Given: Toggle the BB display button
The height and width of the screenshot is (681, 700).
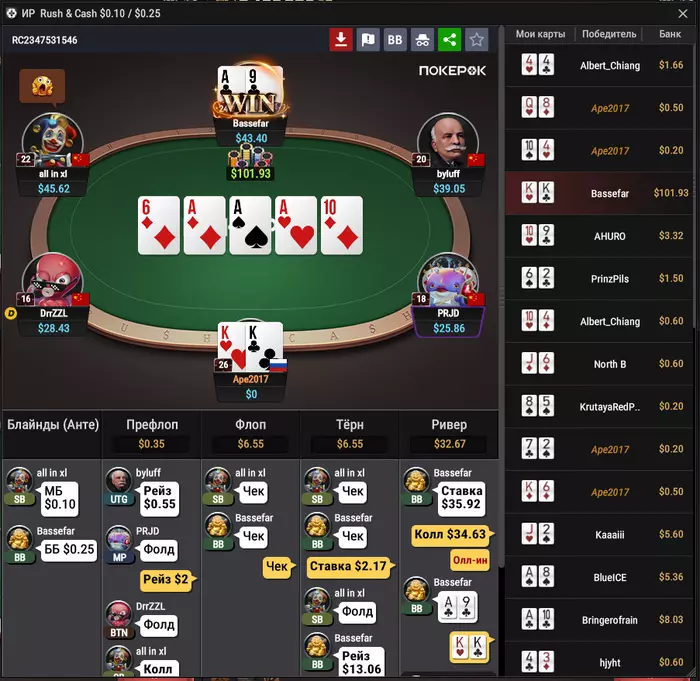Looking at the screenshot, I should click(x=395, y=40).
